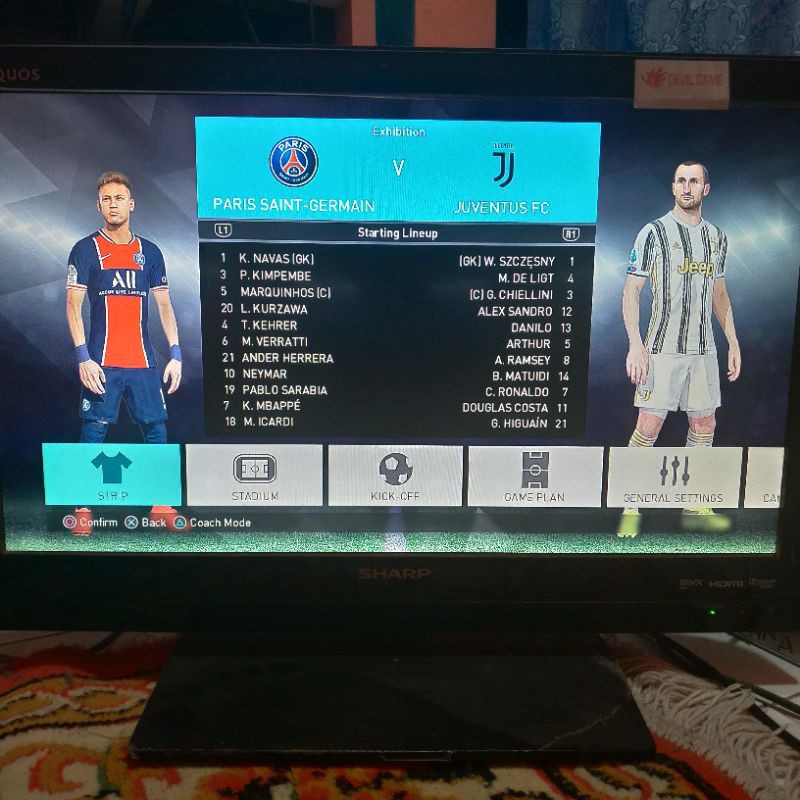Select K. Navas goalkeeper row
Screen dimensions: 800x800
(x=277, y=259)
